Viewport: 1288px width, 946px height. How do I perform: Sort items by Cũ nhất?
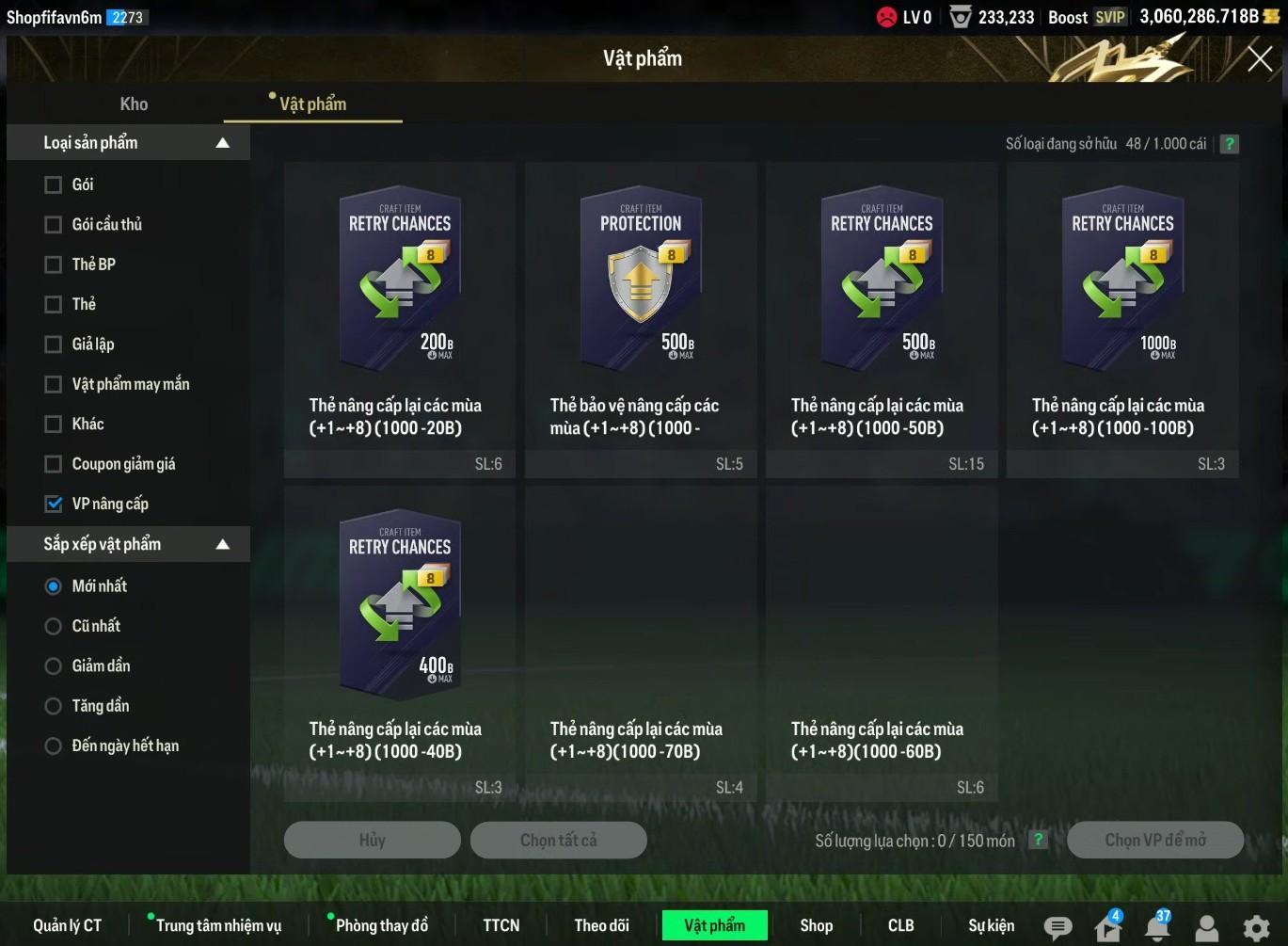(54, 626)
